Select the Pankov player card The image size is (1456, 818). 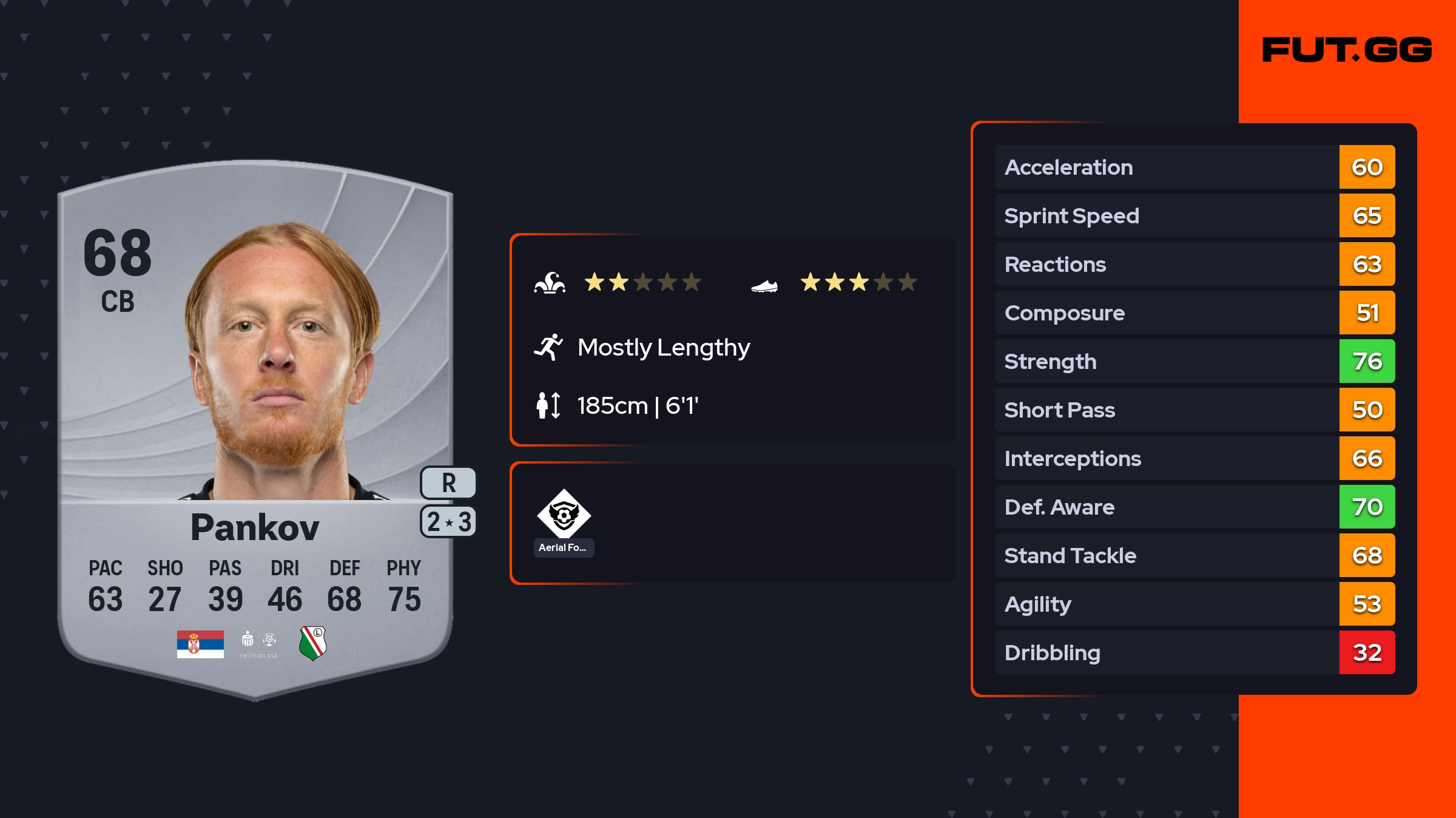(255, 425)
